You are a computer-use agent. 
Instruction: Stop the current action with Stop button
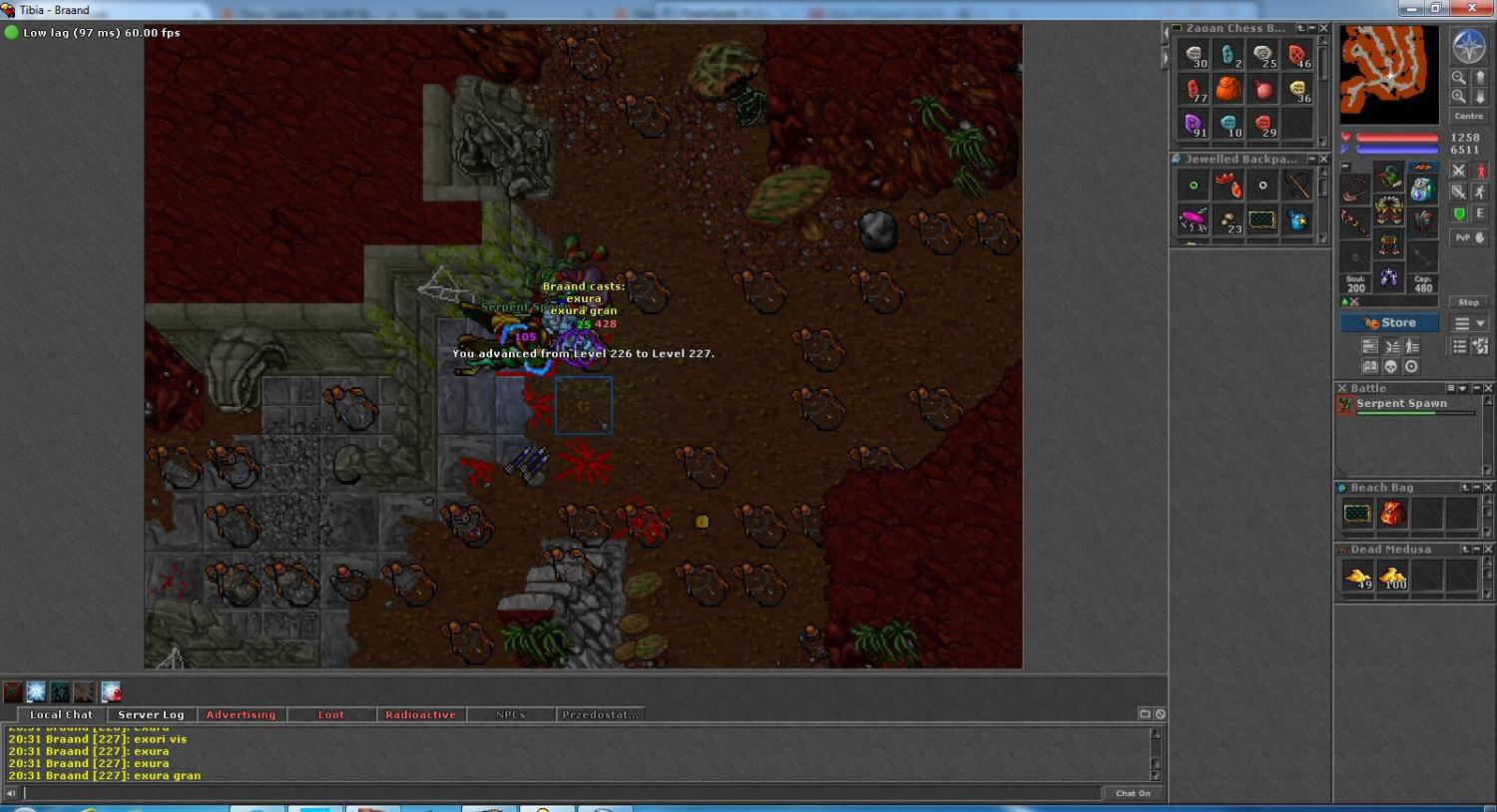click(1468, 302)
